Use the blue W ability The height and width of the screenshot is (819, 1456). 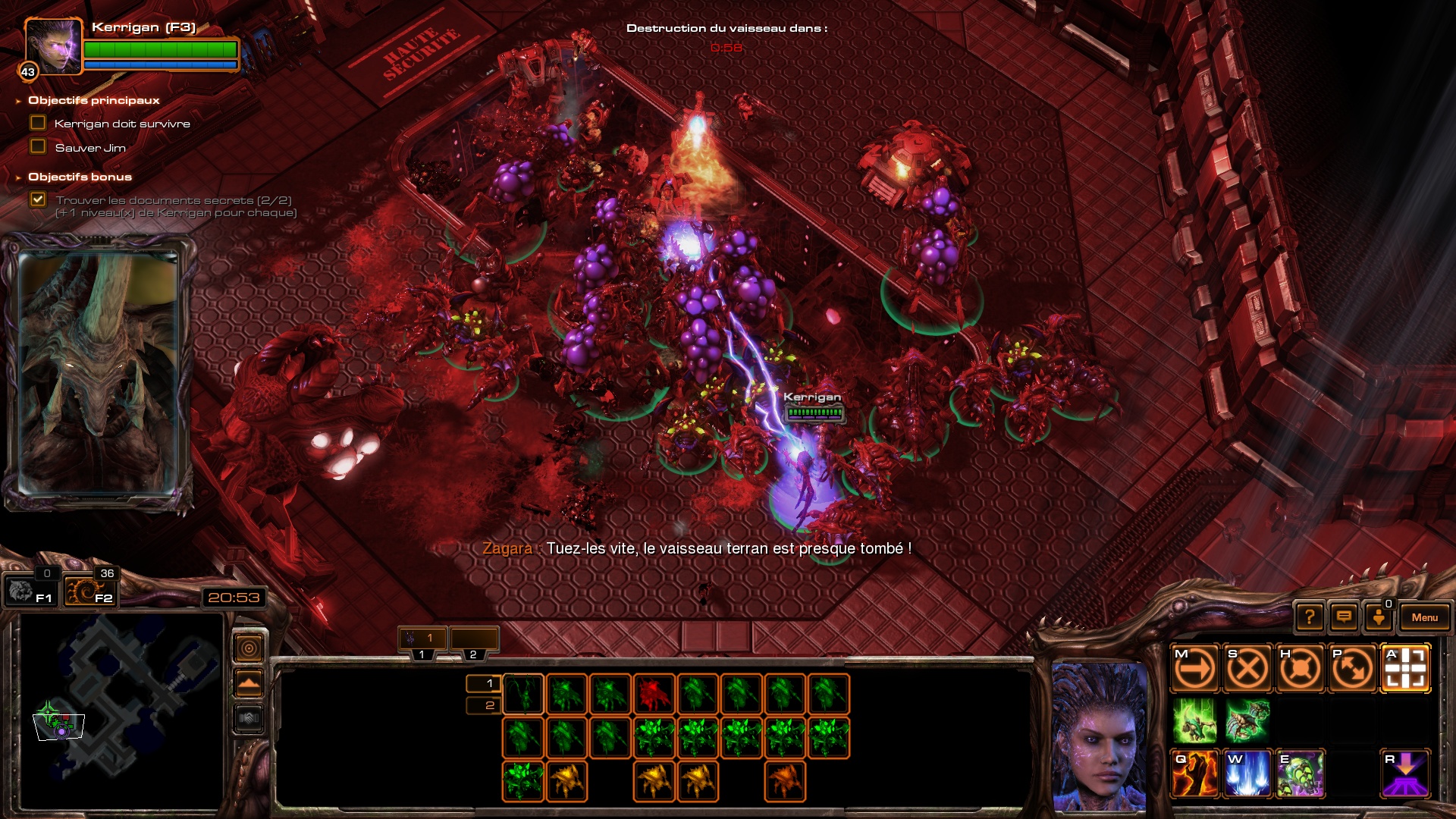click(1247, 774)
